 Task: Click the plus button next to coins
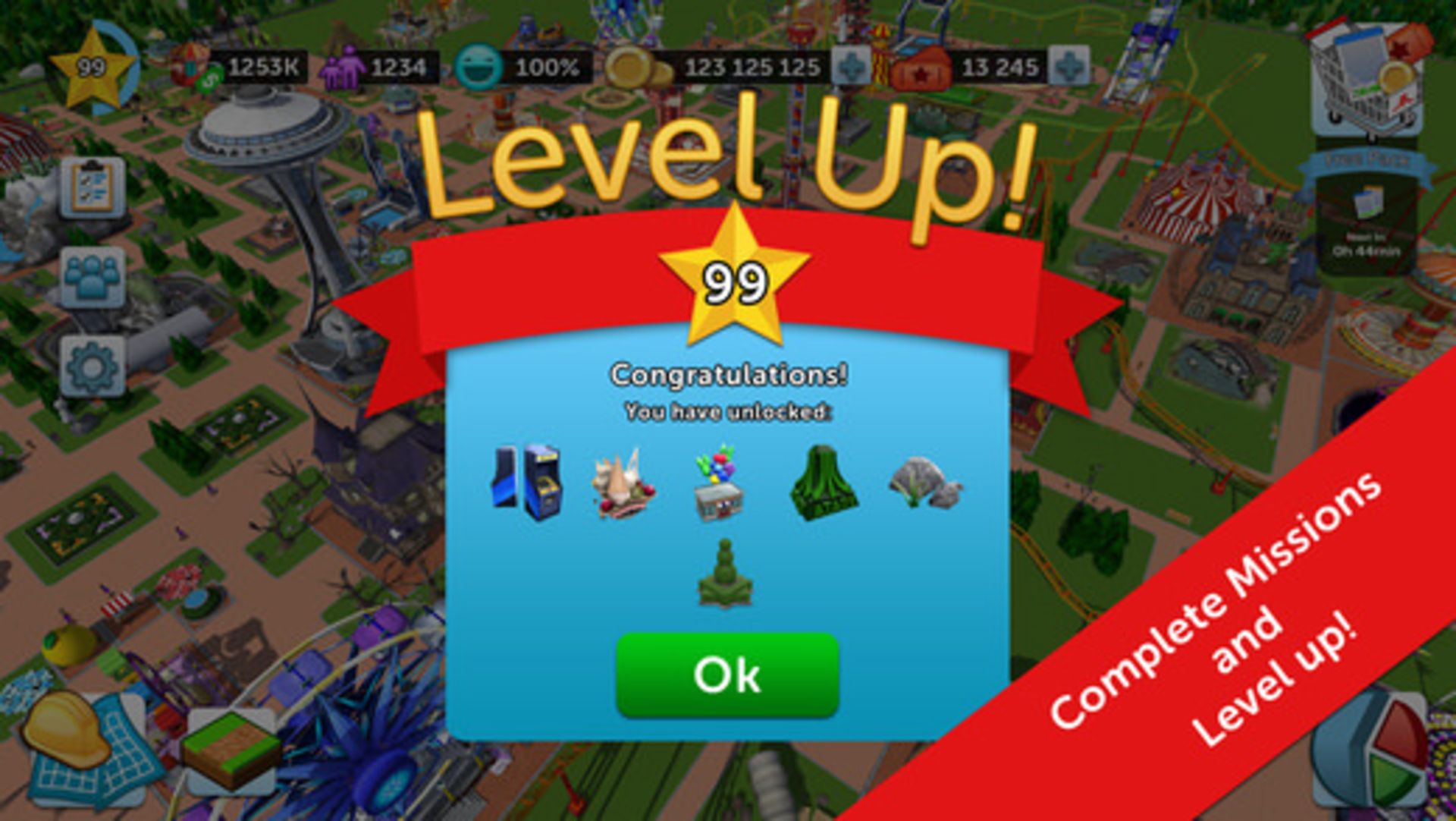coord(849,67)
